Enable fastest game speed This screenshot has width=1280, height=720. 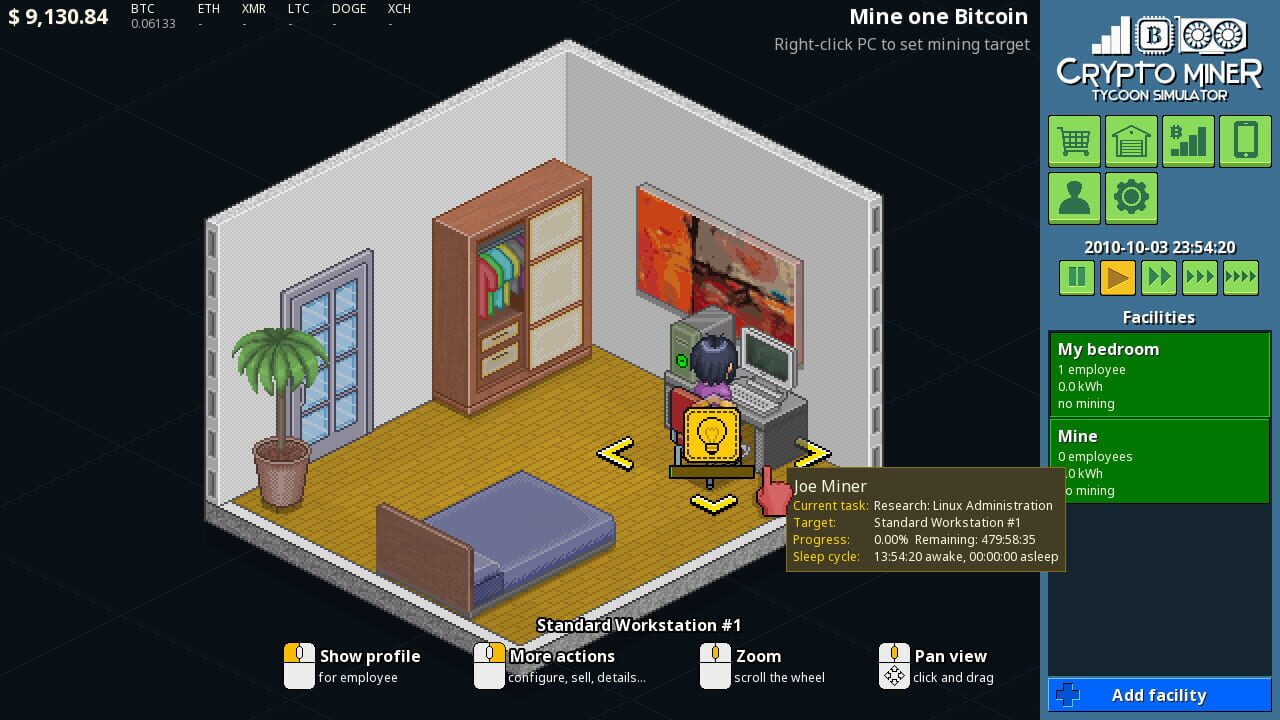[1240, 277]
